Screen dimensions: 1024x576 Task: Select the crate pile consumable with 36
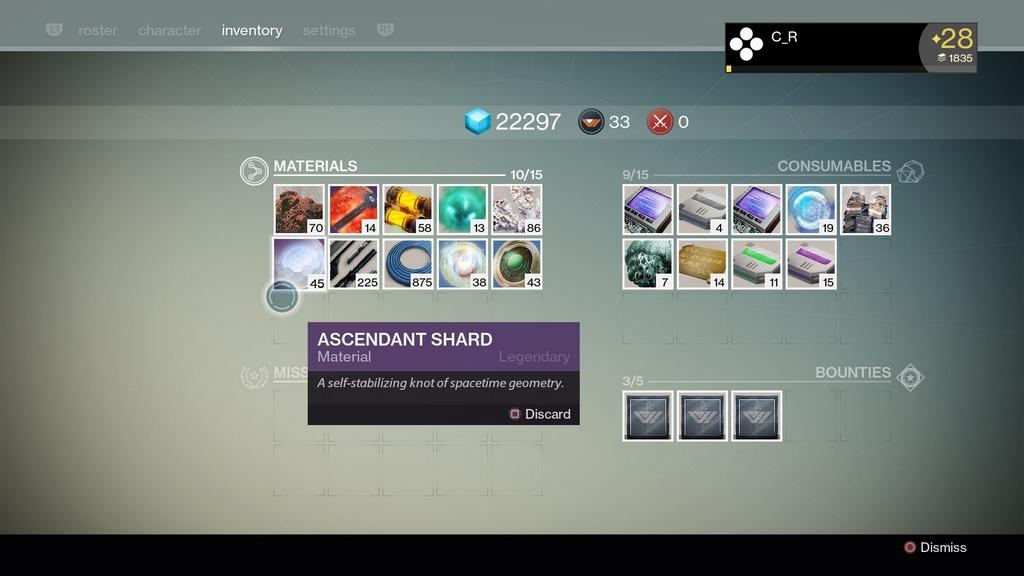[x=865, y=209]
